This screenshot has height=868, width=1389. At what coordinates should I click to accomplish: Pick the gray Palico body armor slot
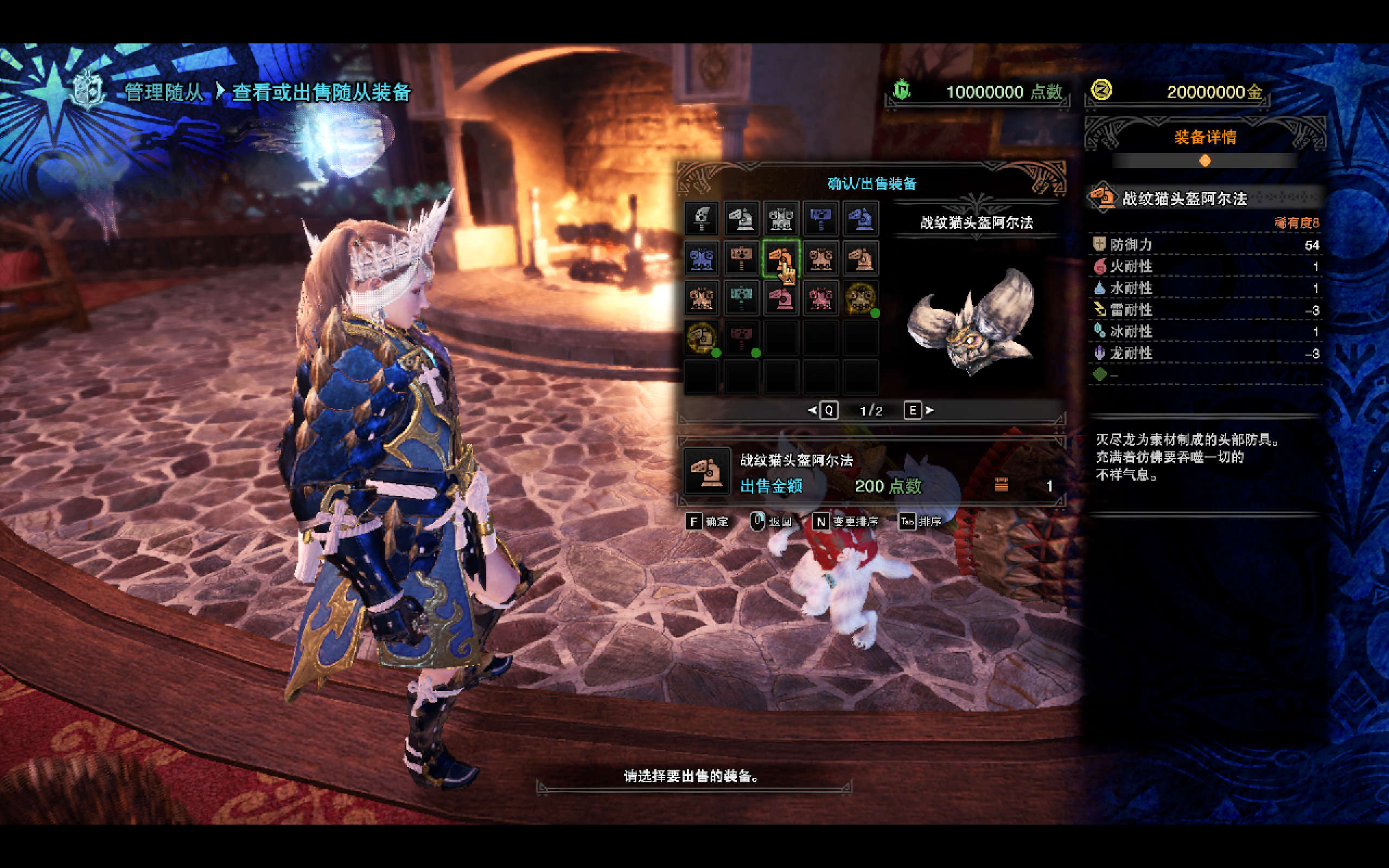(x=781, y=219)
